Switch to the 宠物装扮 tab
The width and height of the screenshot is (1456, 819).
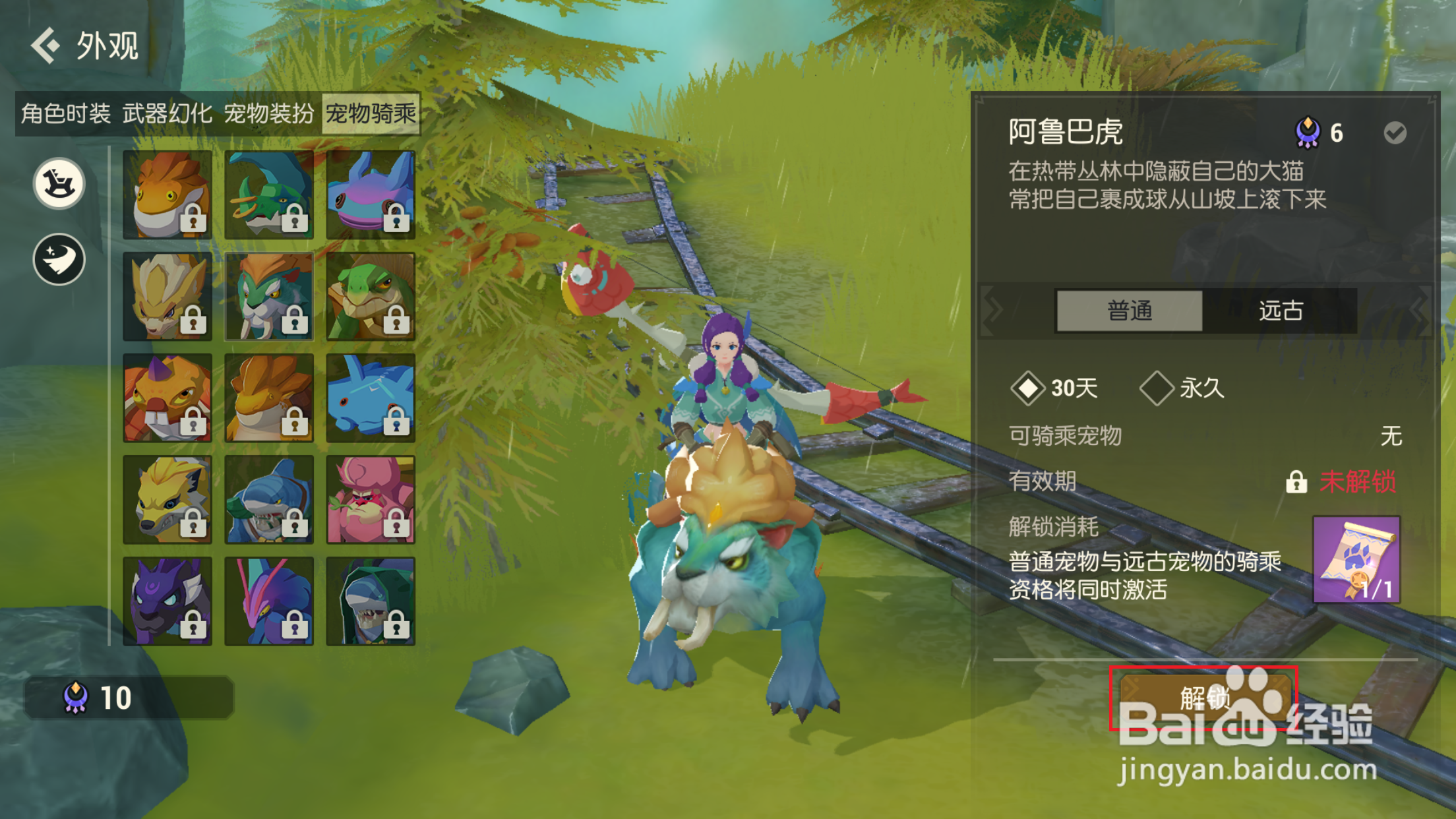click(269, 113)
